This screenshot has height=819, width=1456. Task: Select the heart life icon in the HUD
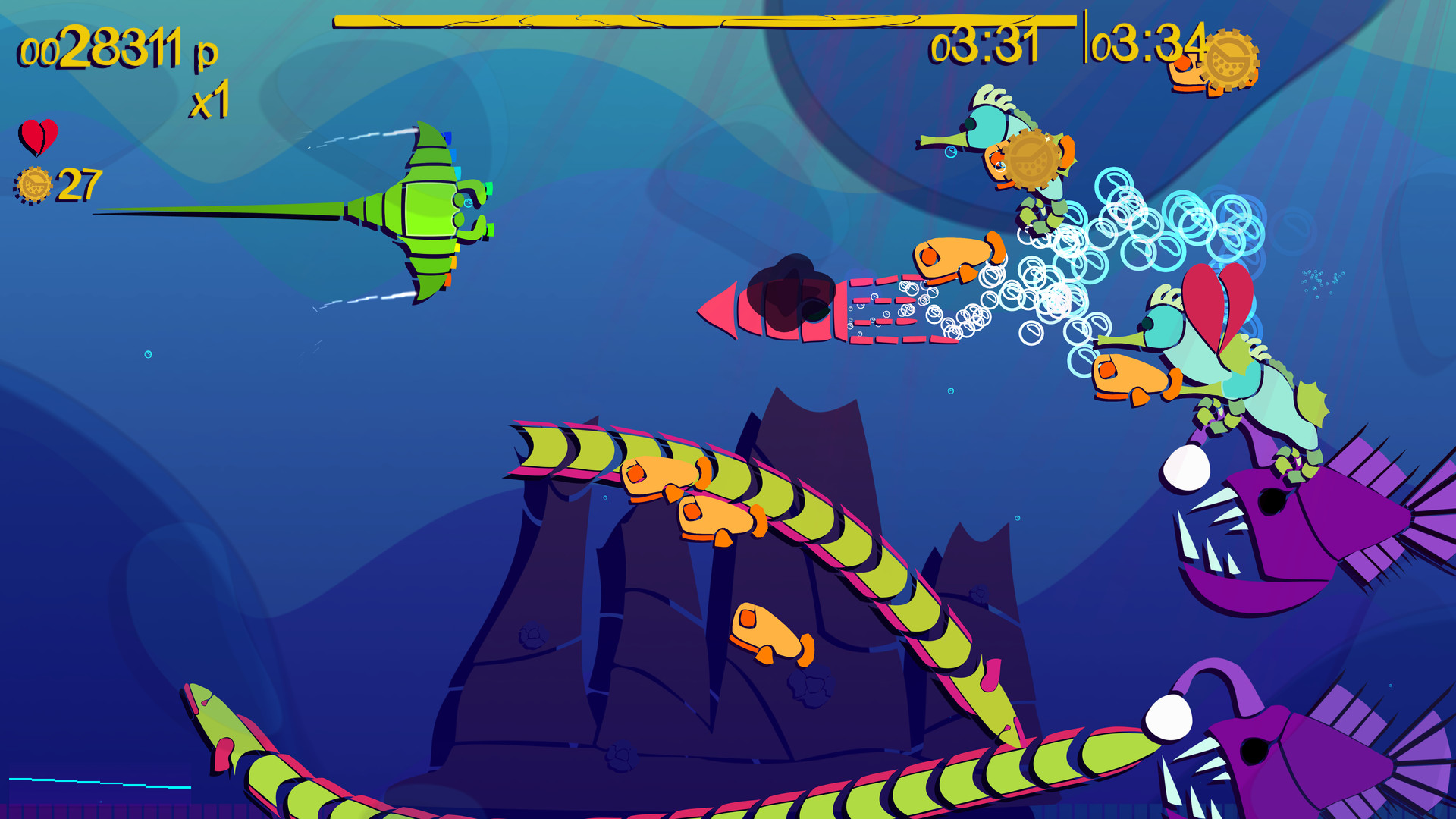tap(38, 137)
